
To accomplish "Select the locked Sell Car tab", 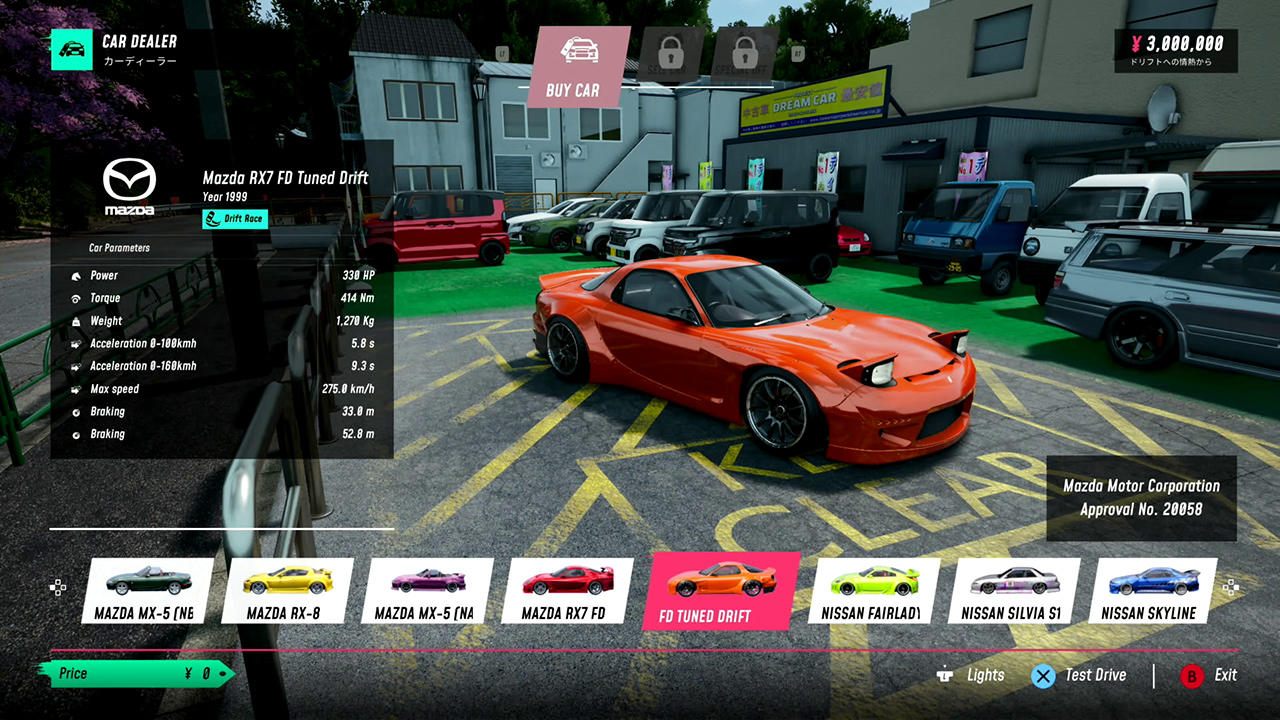I will tap(671, 55).
